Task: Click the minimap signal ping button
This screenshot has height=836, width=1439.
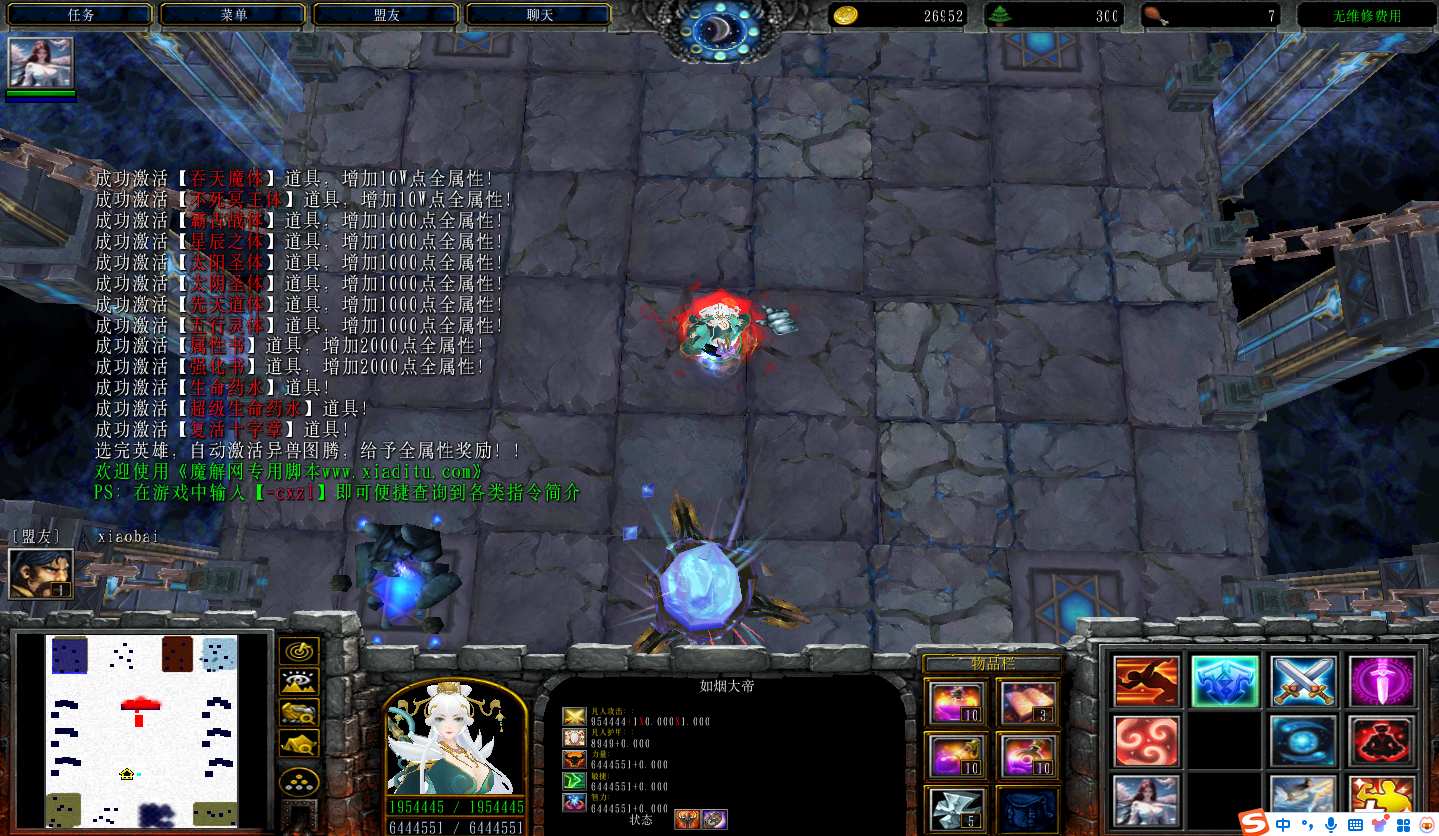Action: tap(298, 652)
